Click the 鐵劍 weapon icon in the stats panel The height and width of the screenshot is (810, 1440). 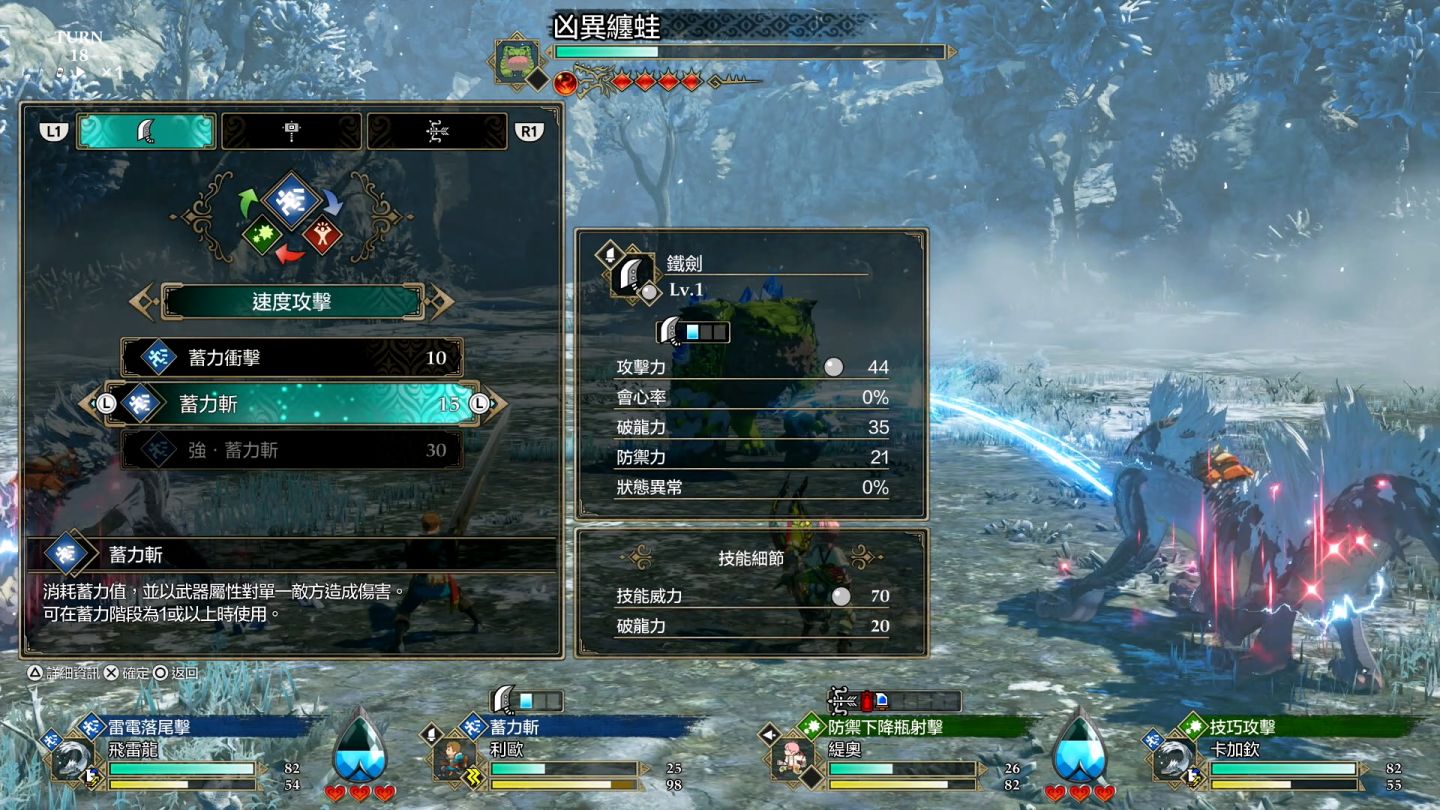(632, 275)
